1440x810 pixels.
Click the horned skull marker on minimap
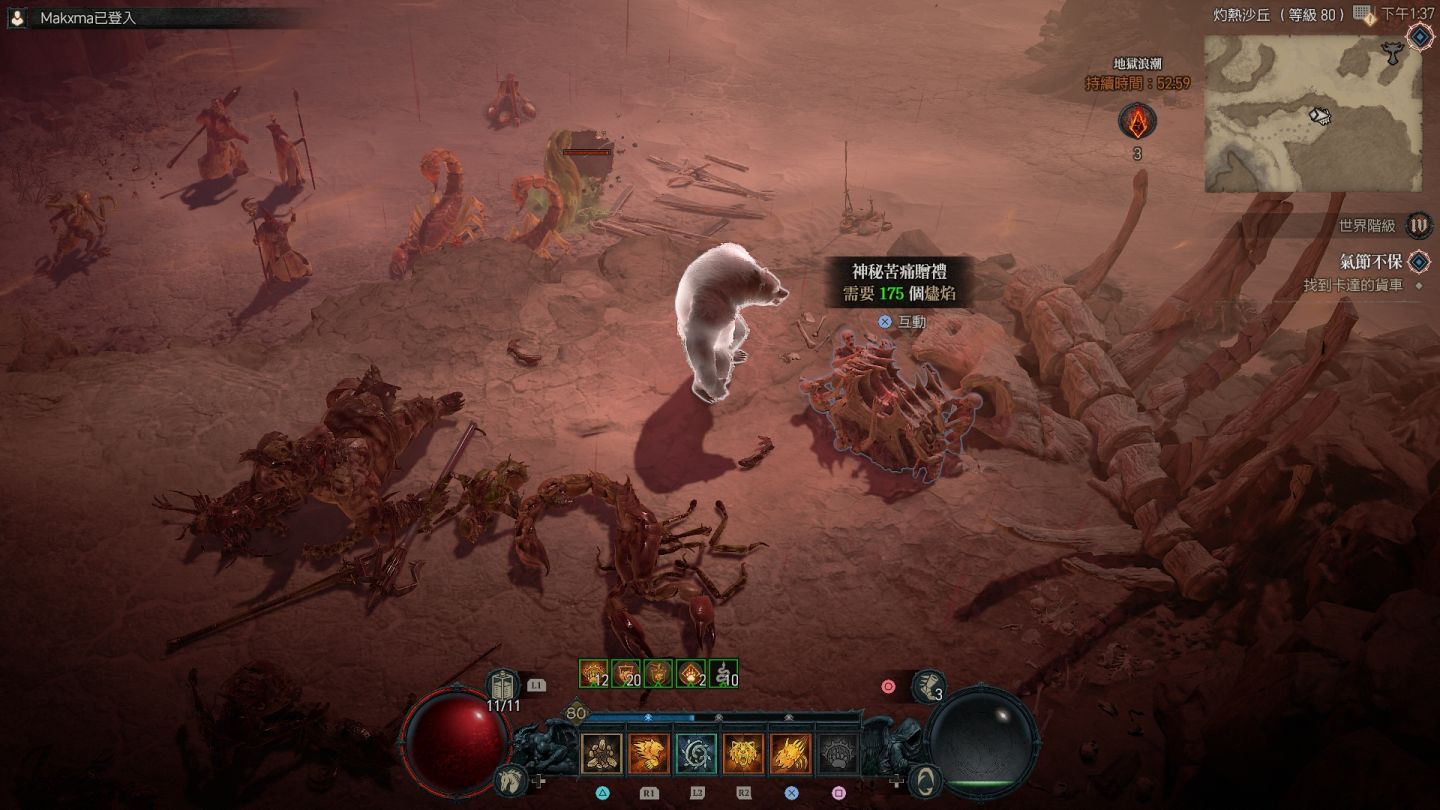(x=1391, y=56)
